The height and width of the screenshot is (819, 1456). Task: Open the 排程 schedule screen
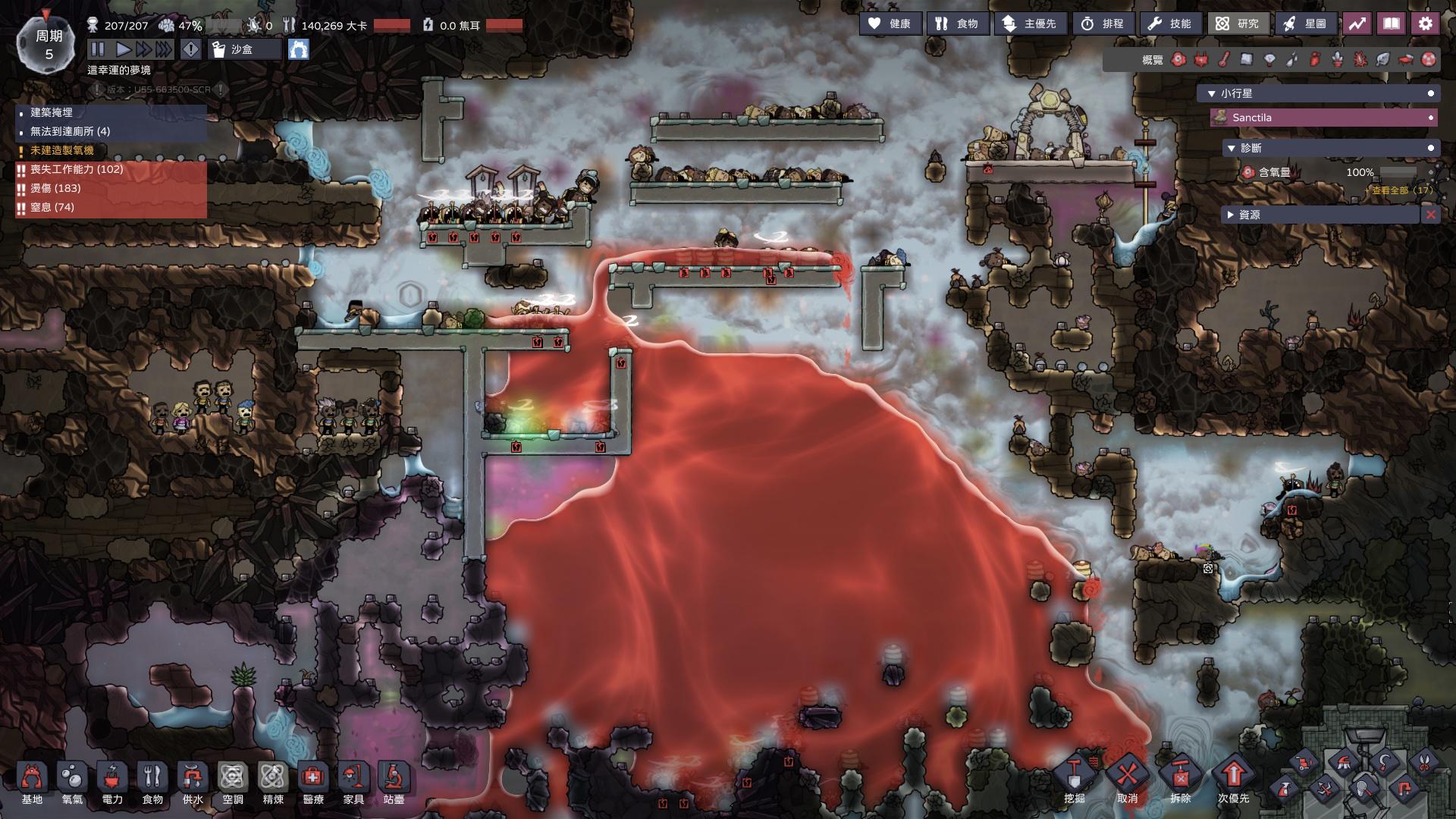[1103, 24]
